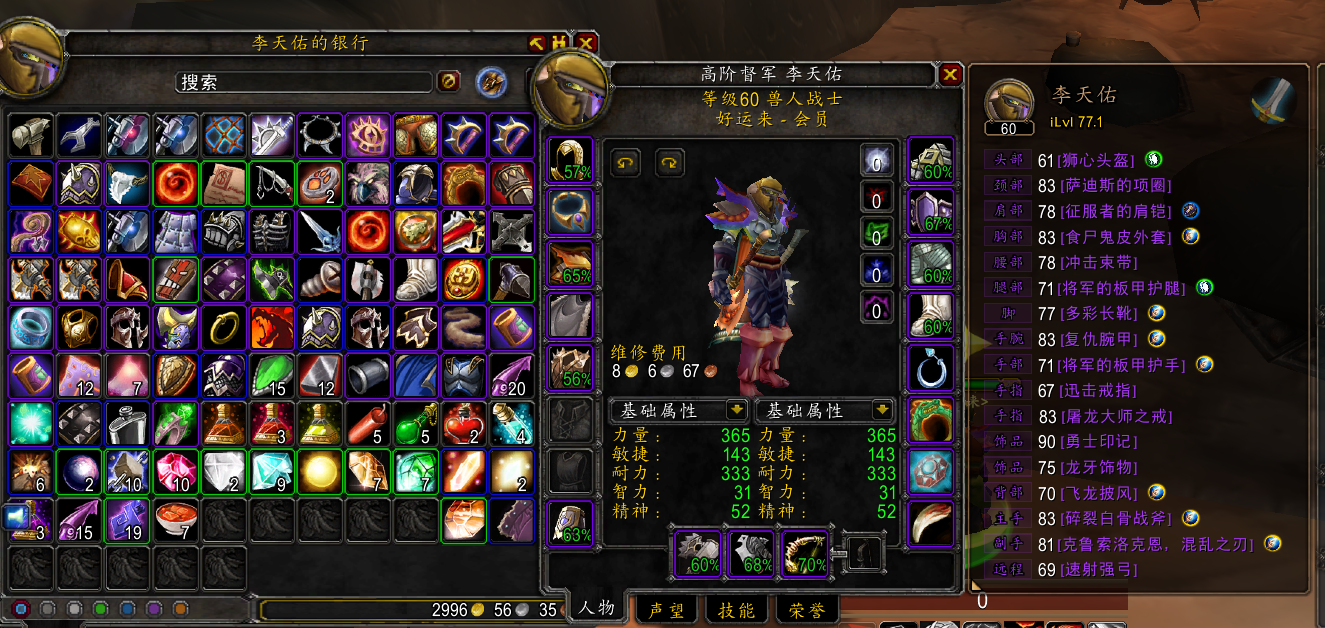Close the character panel window

coord(949,74)
